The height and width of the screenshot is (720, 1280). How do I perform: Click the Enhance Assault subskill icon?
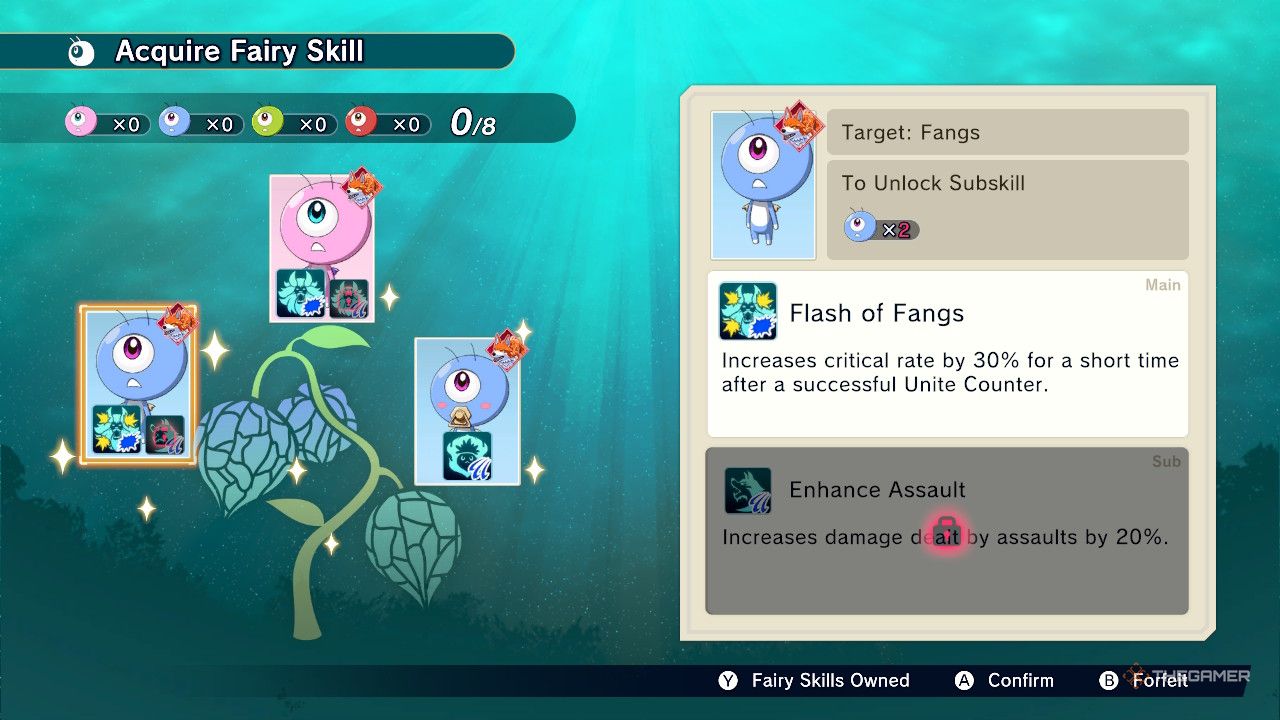pyautogui.click(x=746, y=490)
